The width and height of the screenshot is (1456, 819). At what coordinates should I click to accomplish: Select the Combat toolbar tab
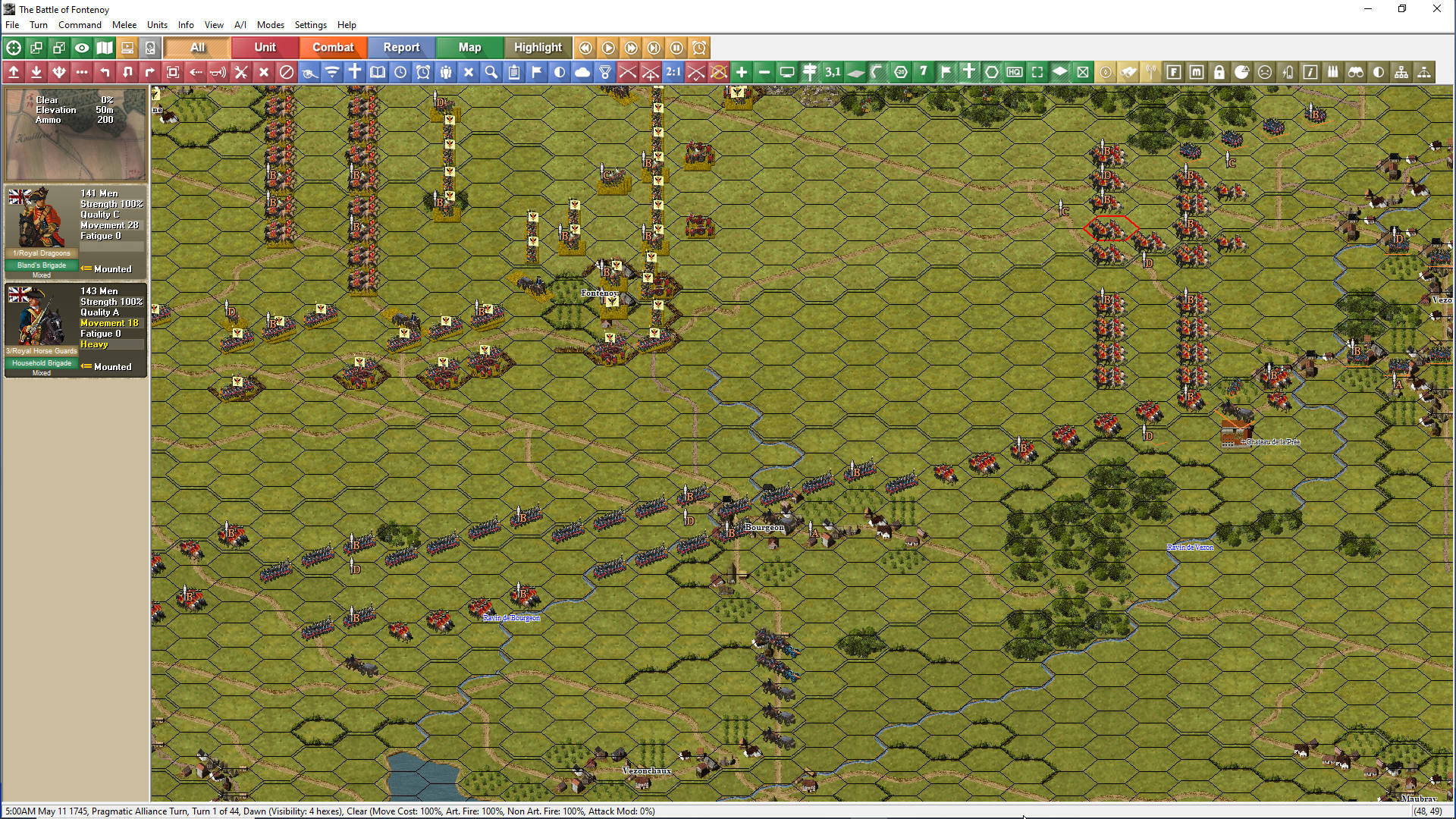pyautogui.click(x=333, y=47)
